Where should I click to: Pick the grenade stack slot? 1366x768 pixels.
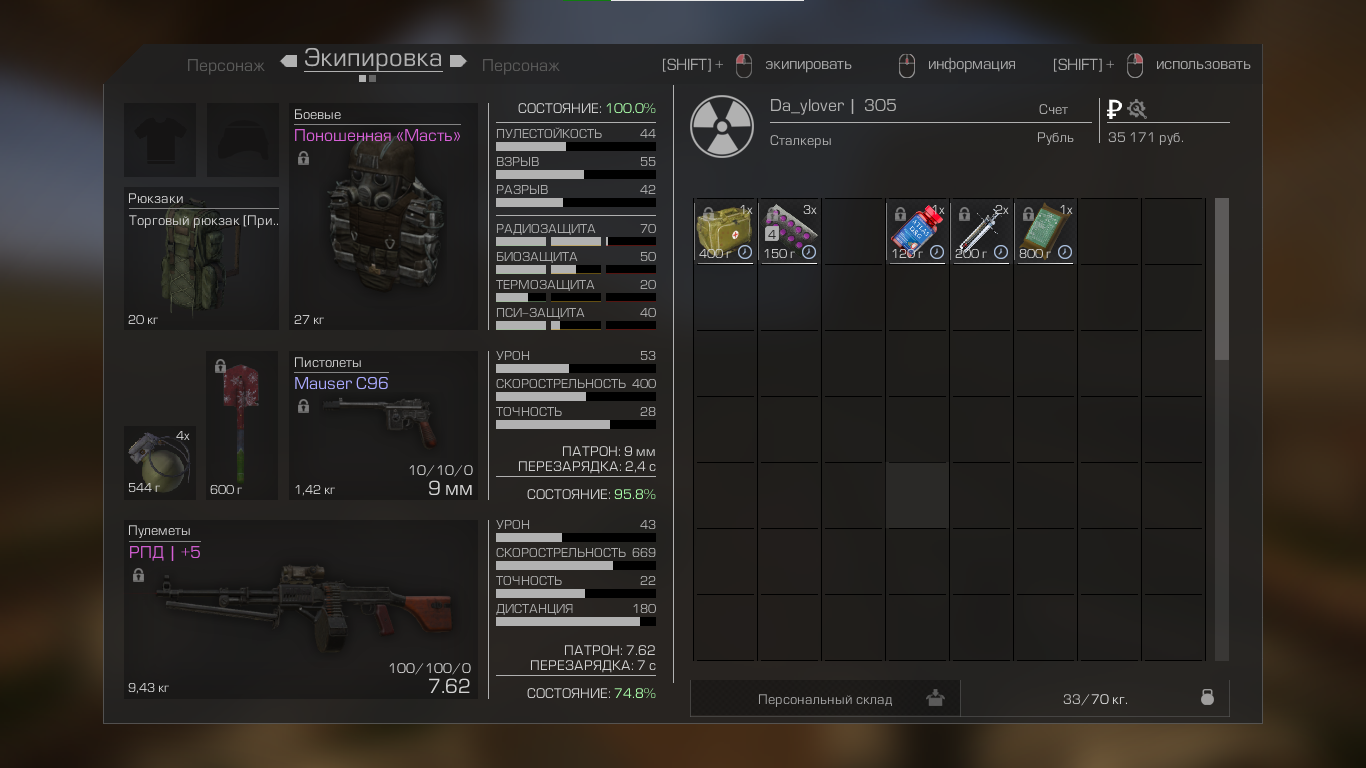(x=159, y=462)
